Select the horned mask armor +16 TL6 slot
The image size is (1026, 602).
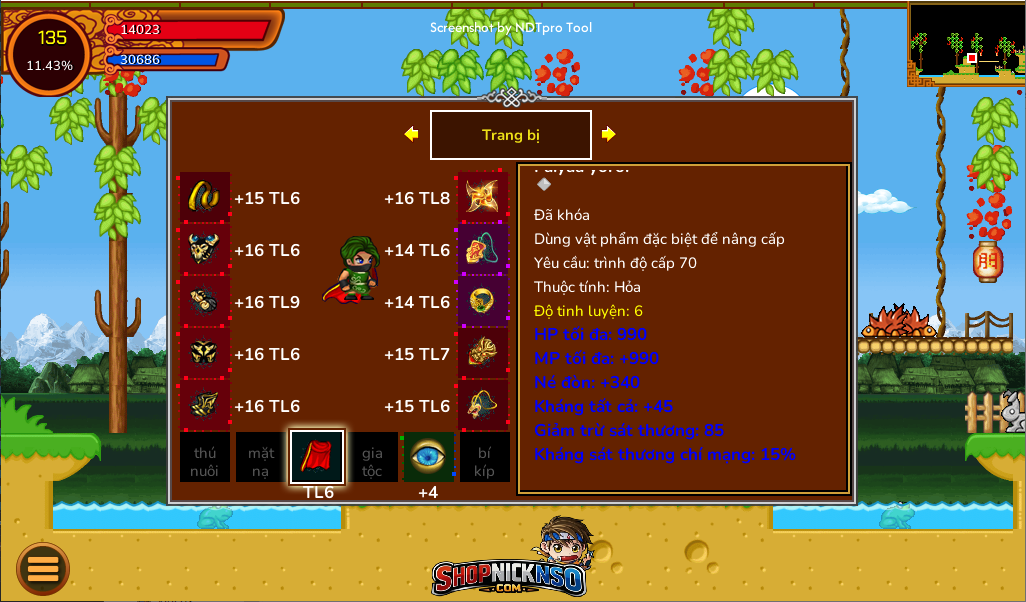pyautogui.click(x=205, y=249)
